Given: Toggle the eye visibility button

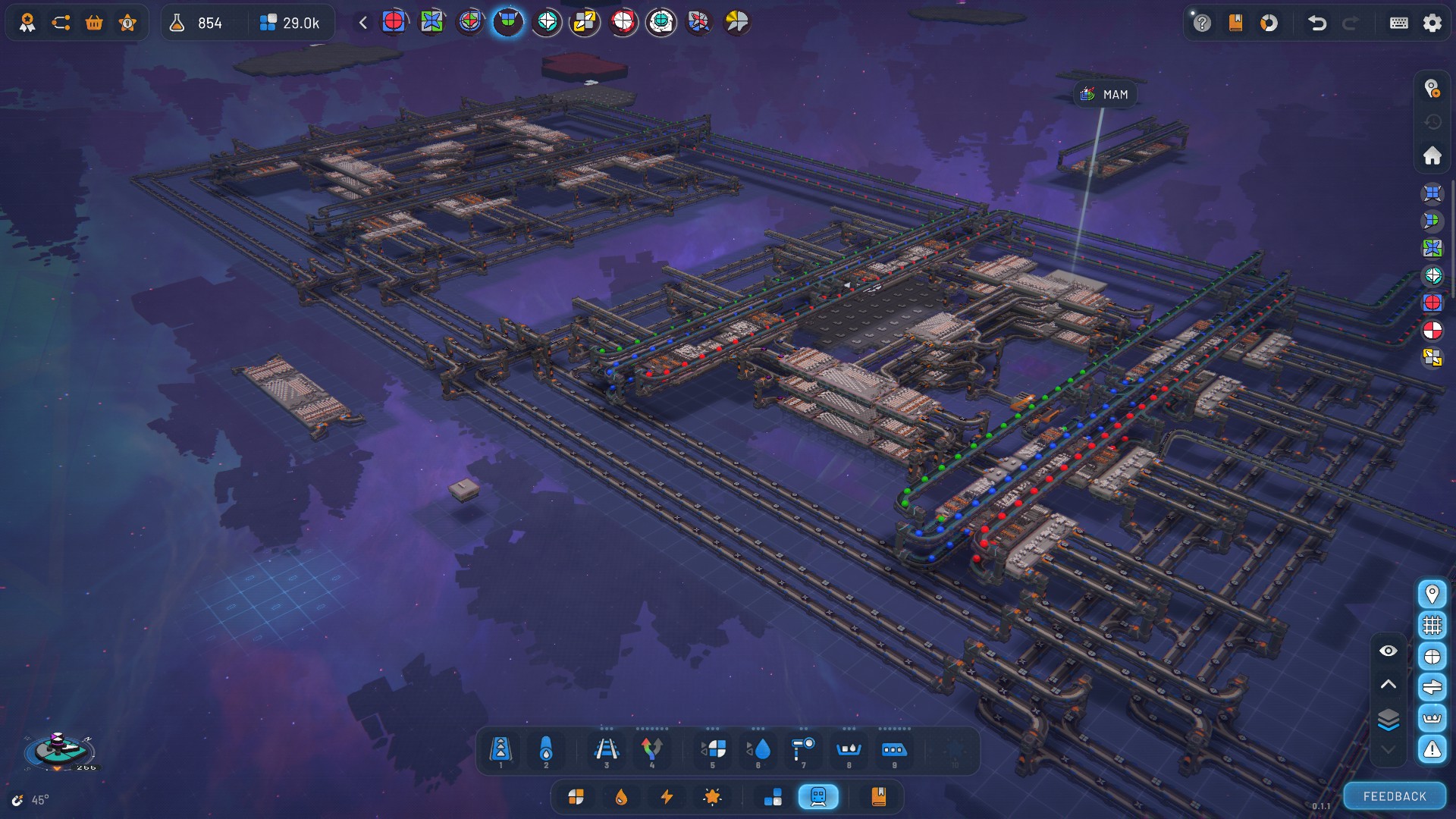Looking at the screenshot, I should [1388, 651].
